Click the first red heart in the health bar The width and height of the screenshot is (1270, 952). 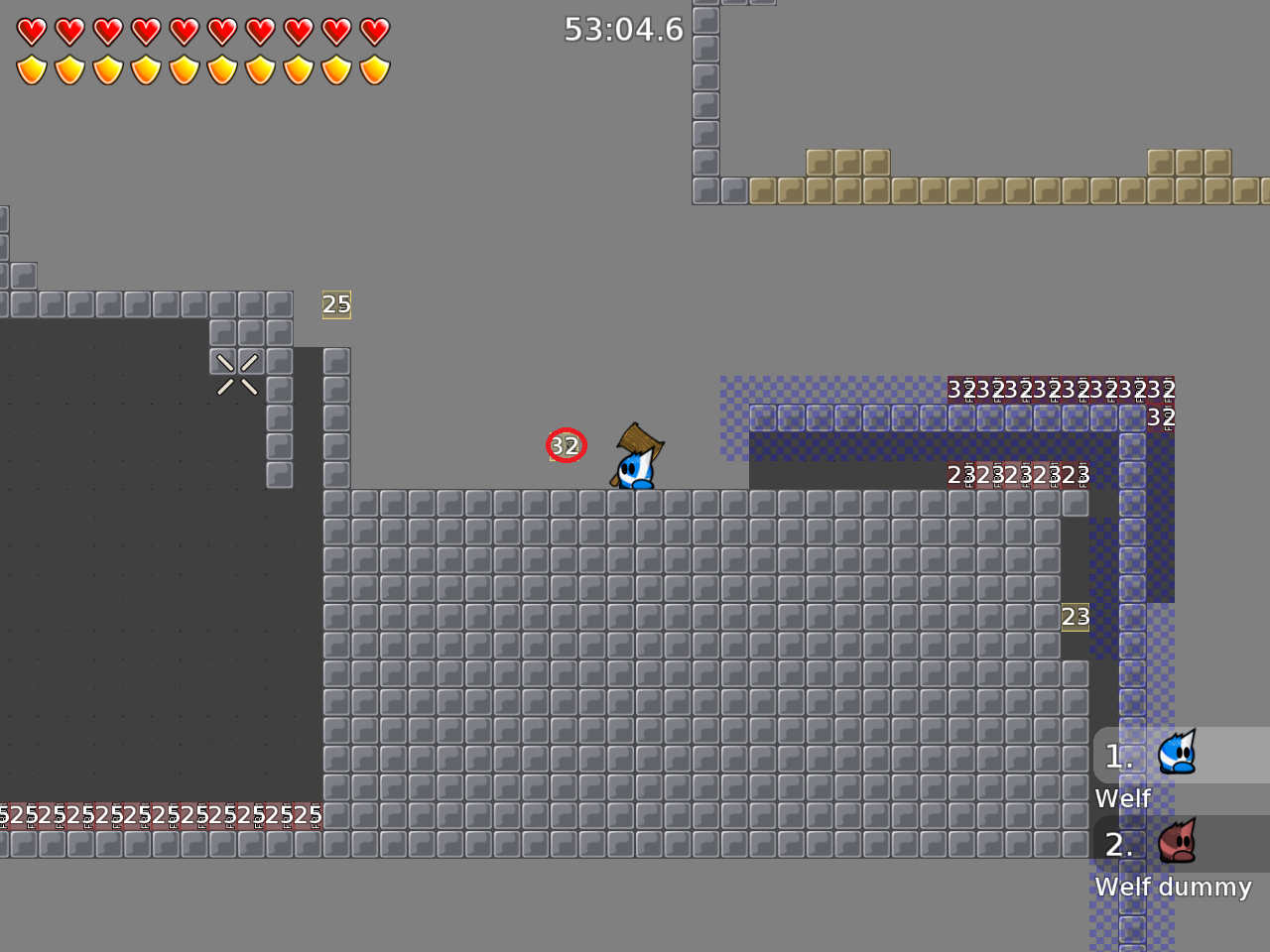[31, 31]
